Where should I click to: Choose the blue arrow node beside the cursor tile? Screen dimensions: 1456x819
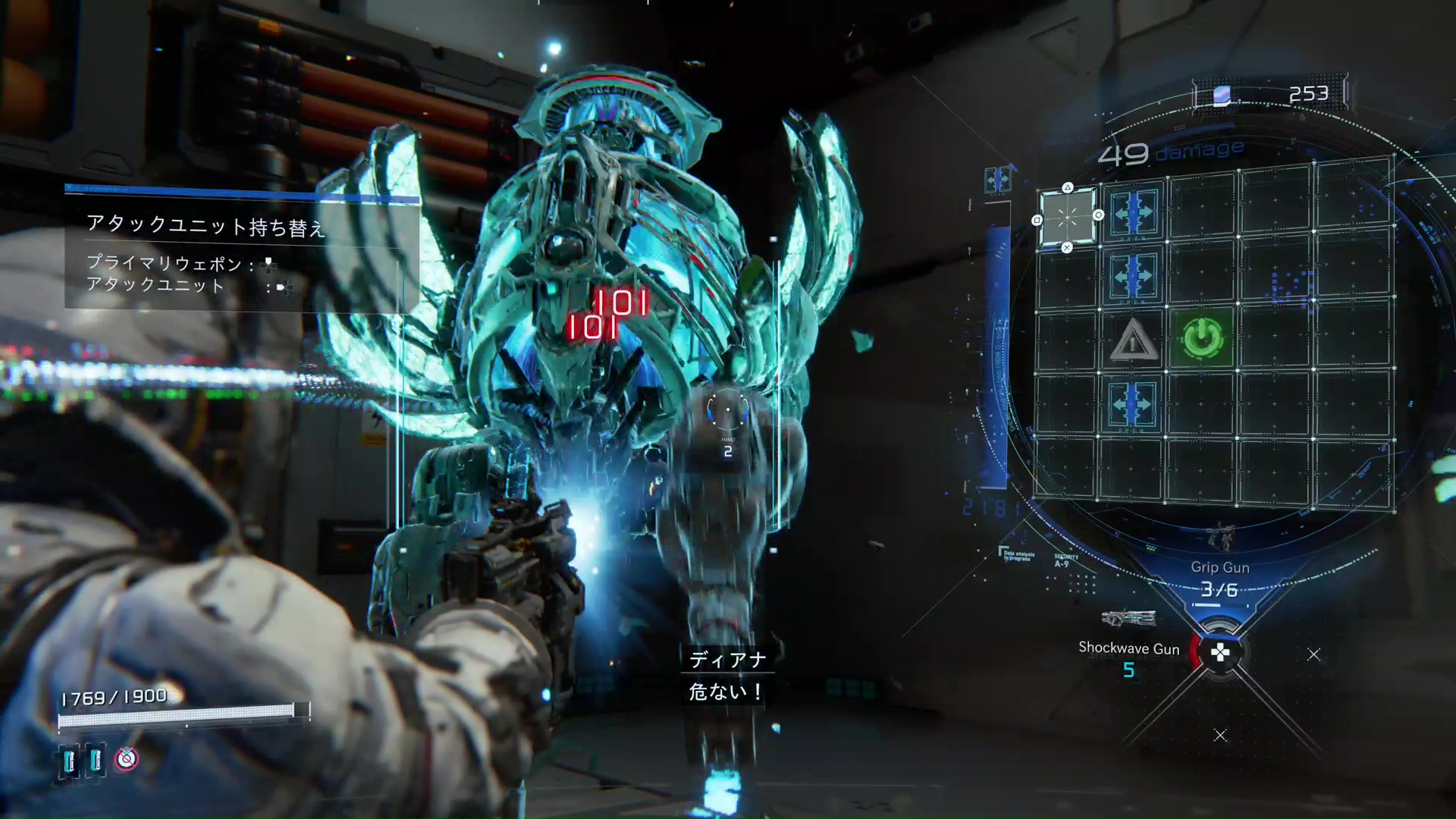tap(1133, 213)
